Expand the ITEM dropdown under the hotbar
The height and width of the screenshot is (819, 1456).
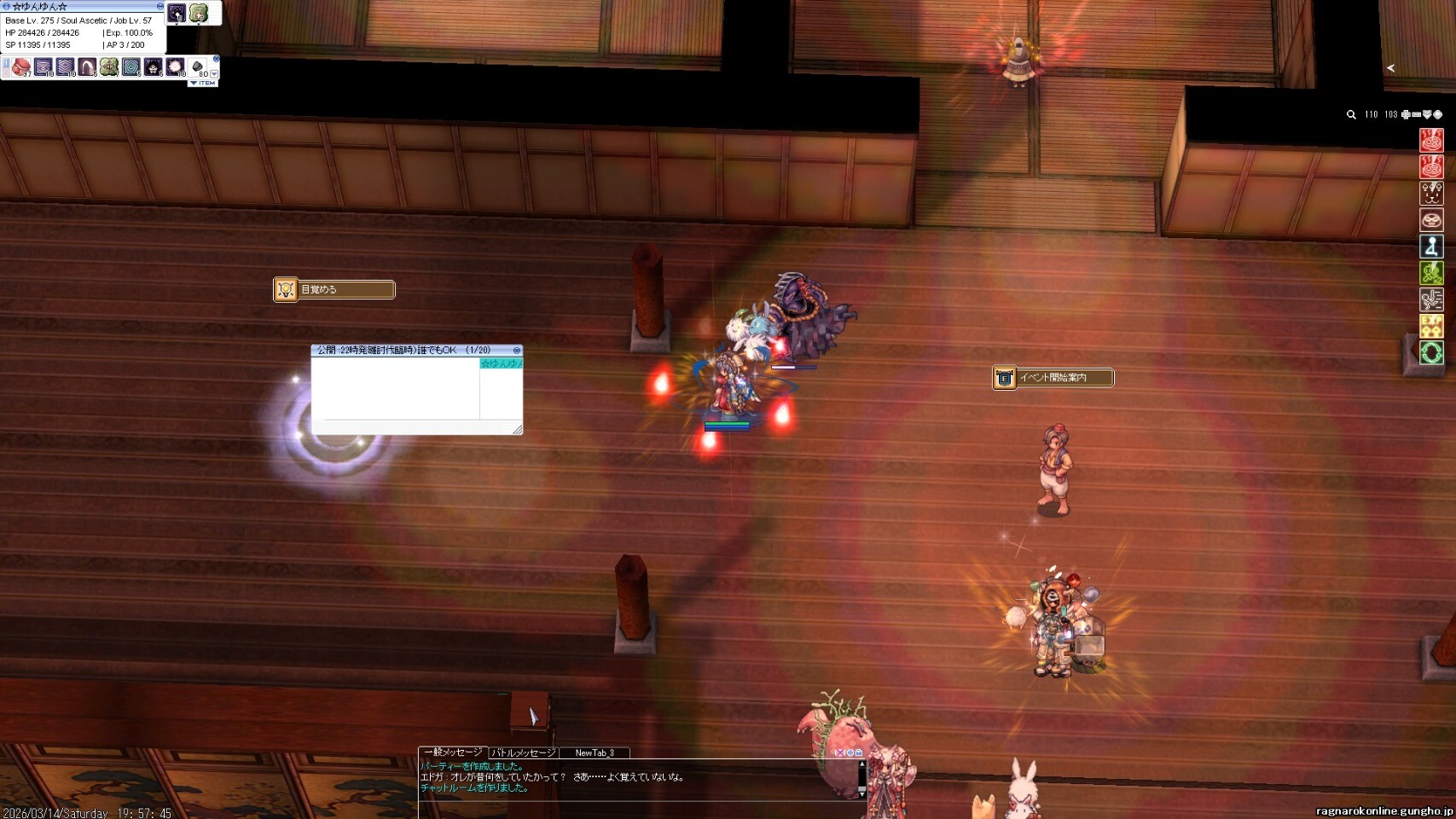point(204,83)
